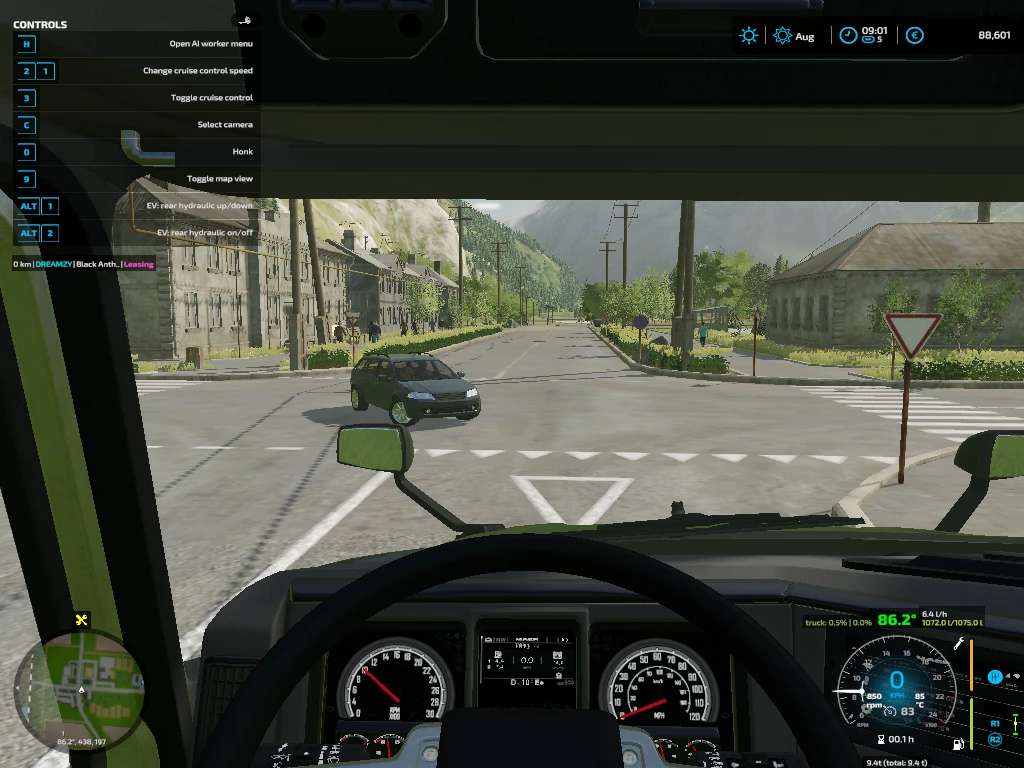The height and width of the screenshot is (768, 1024).
Task: Click the circular minimap
Action: [x=80, y=692]
